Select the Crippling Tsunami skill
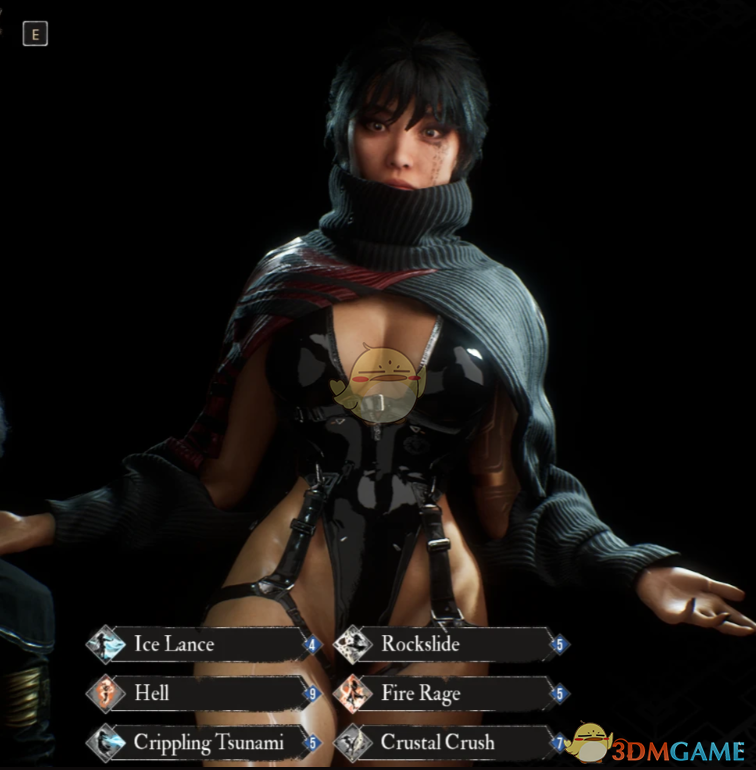Image resolution: width=756 pixels, height=770 pixels. pyautogui.click(x=203, y=742)
